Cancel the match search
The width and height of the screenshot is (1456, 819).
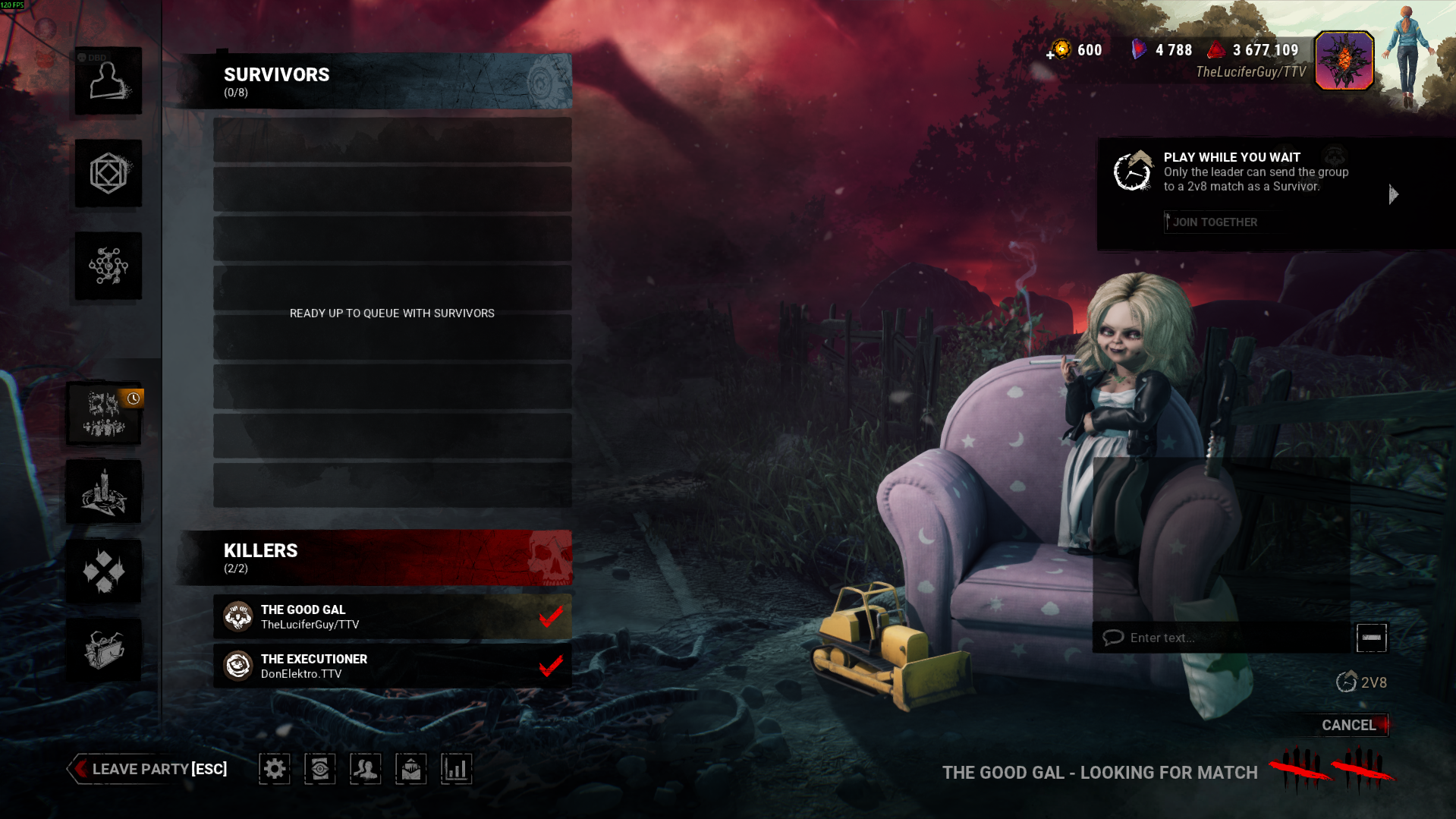pyautogui.click(x=1348, y=725)
